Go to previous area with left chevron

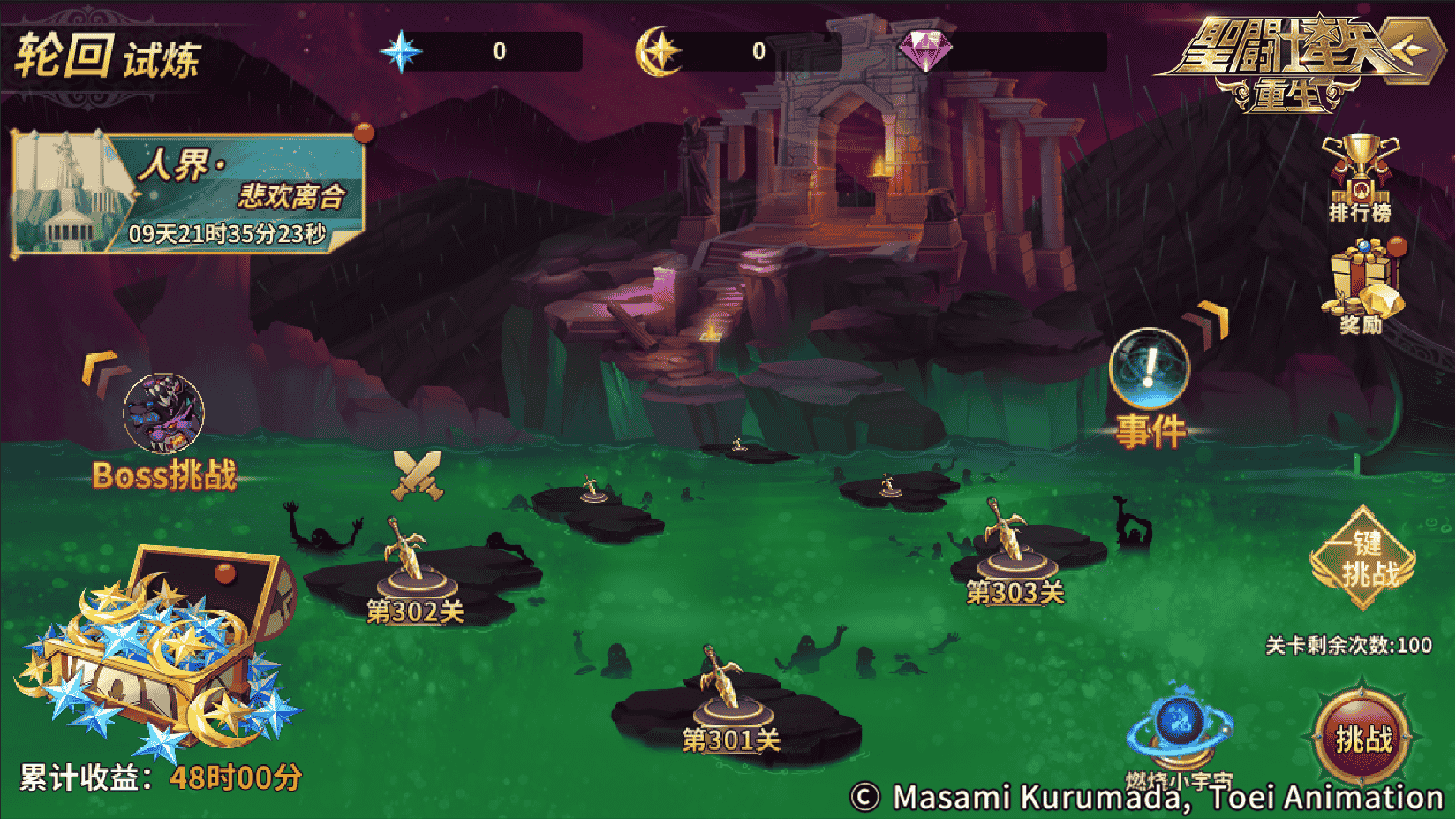coord(101,370)
